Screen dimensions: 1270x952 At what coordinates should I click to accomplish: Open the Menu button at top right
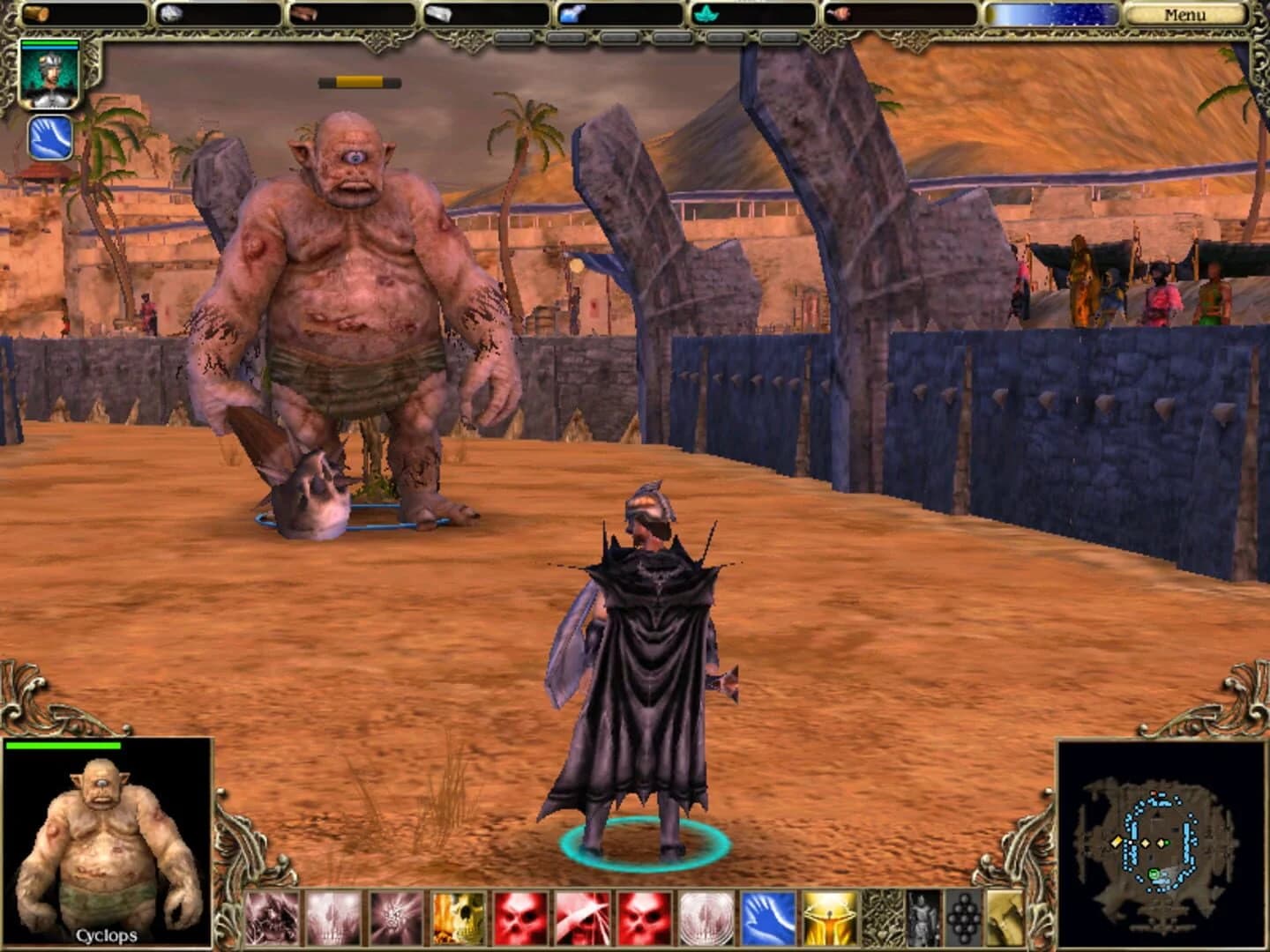tap(1187, 14)
